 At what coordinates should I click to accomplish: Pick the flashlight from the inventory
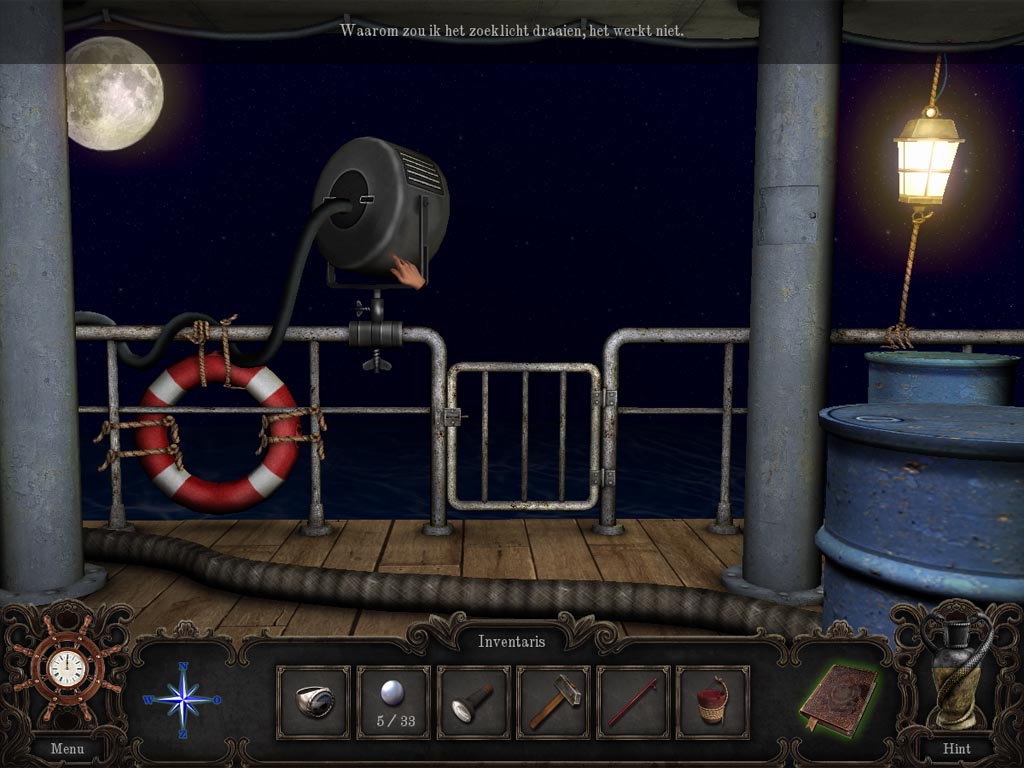coord(473,702)
